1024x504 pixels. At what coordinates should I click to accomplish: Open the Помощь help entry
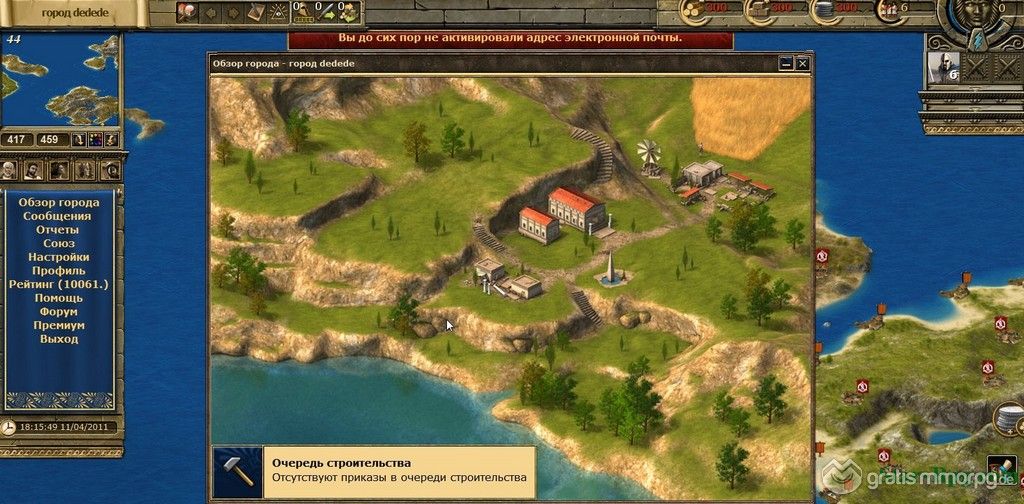coord(58,298)
